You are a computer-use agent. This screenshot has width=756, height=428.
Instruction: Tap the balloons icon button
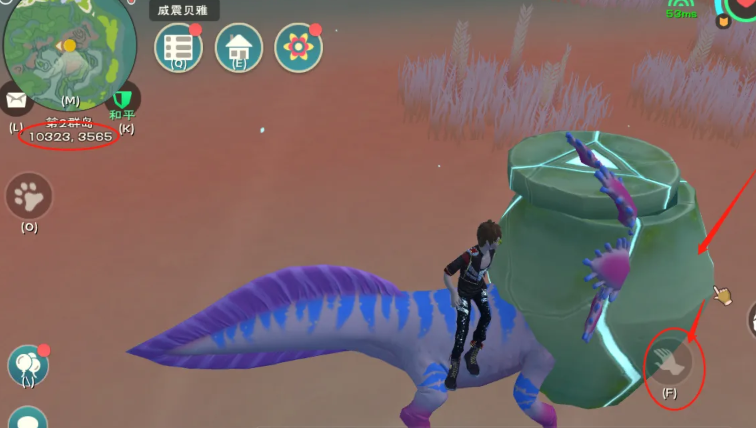pos(27,365)
